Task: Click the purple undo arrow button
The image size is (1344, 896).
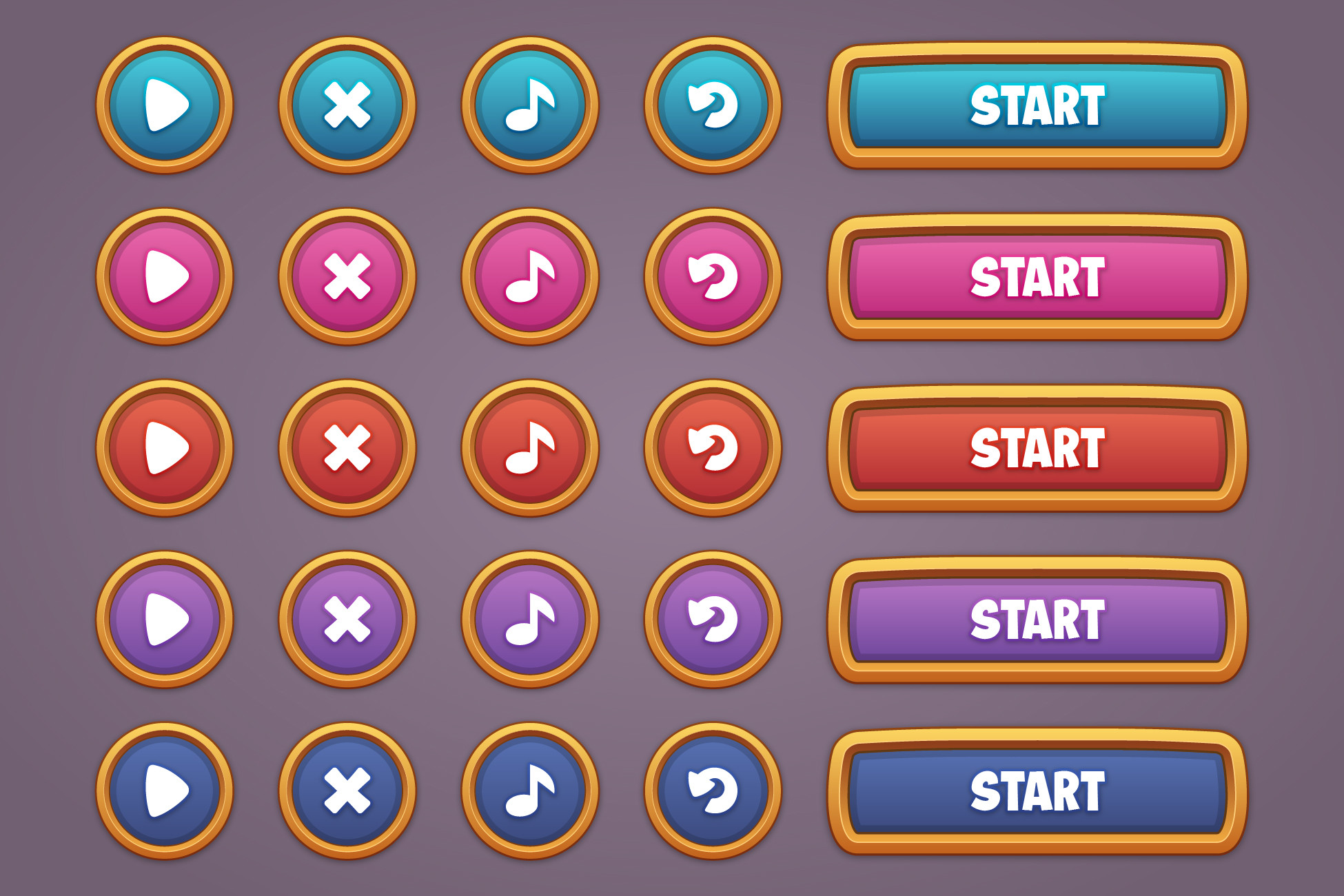Action: tap(713, 617)
